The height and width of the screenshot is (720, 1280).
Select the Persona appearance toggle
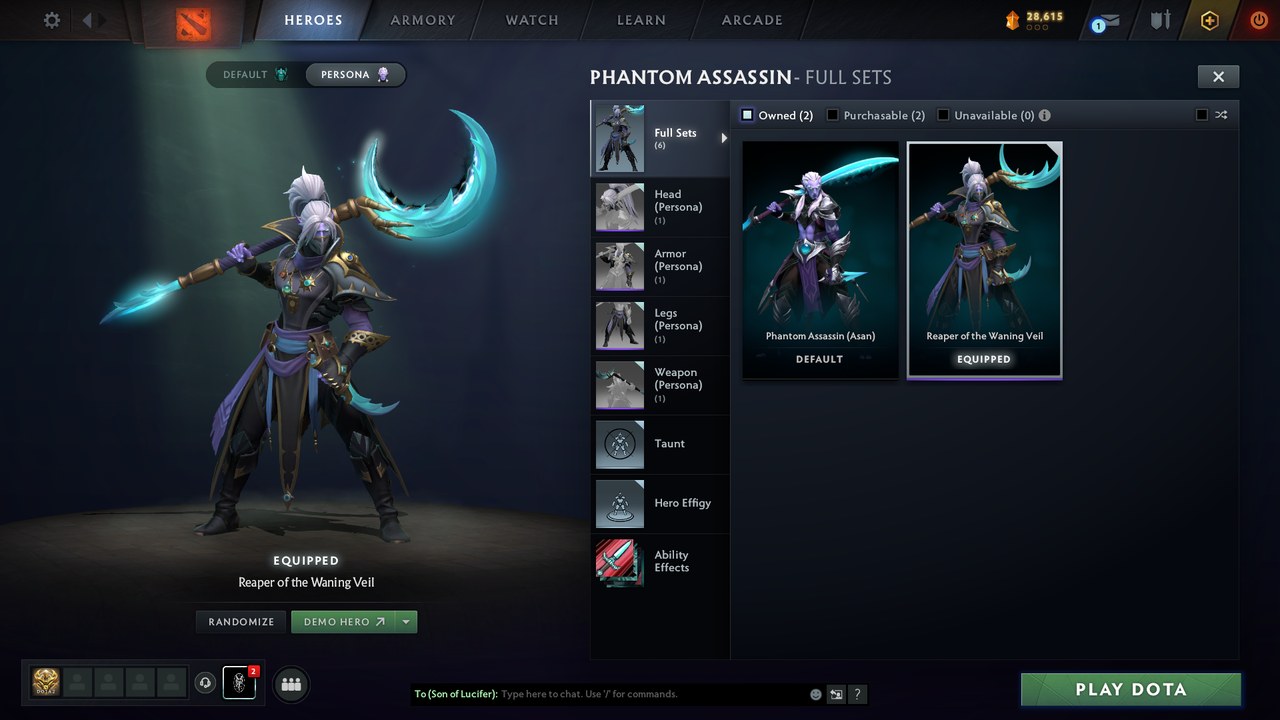pyautogui.click(x=355, y=74)
